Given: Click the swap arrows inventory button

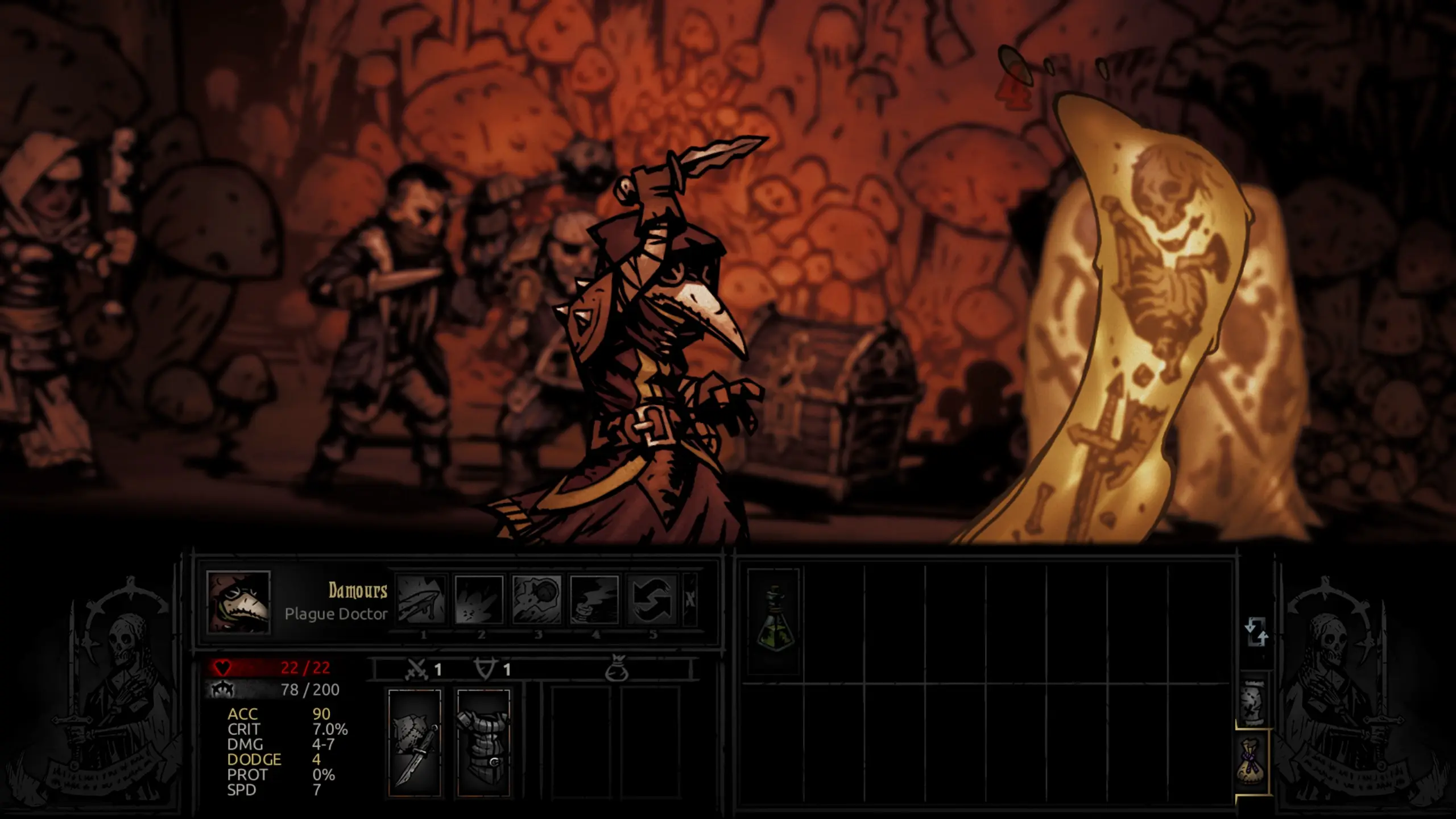Looking at the screenshot, I should (x=1256, y=632).
